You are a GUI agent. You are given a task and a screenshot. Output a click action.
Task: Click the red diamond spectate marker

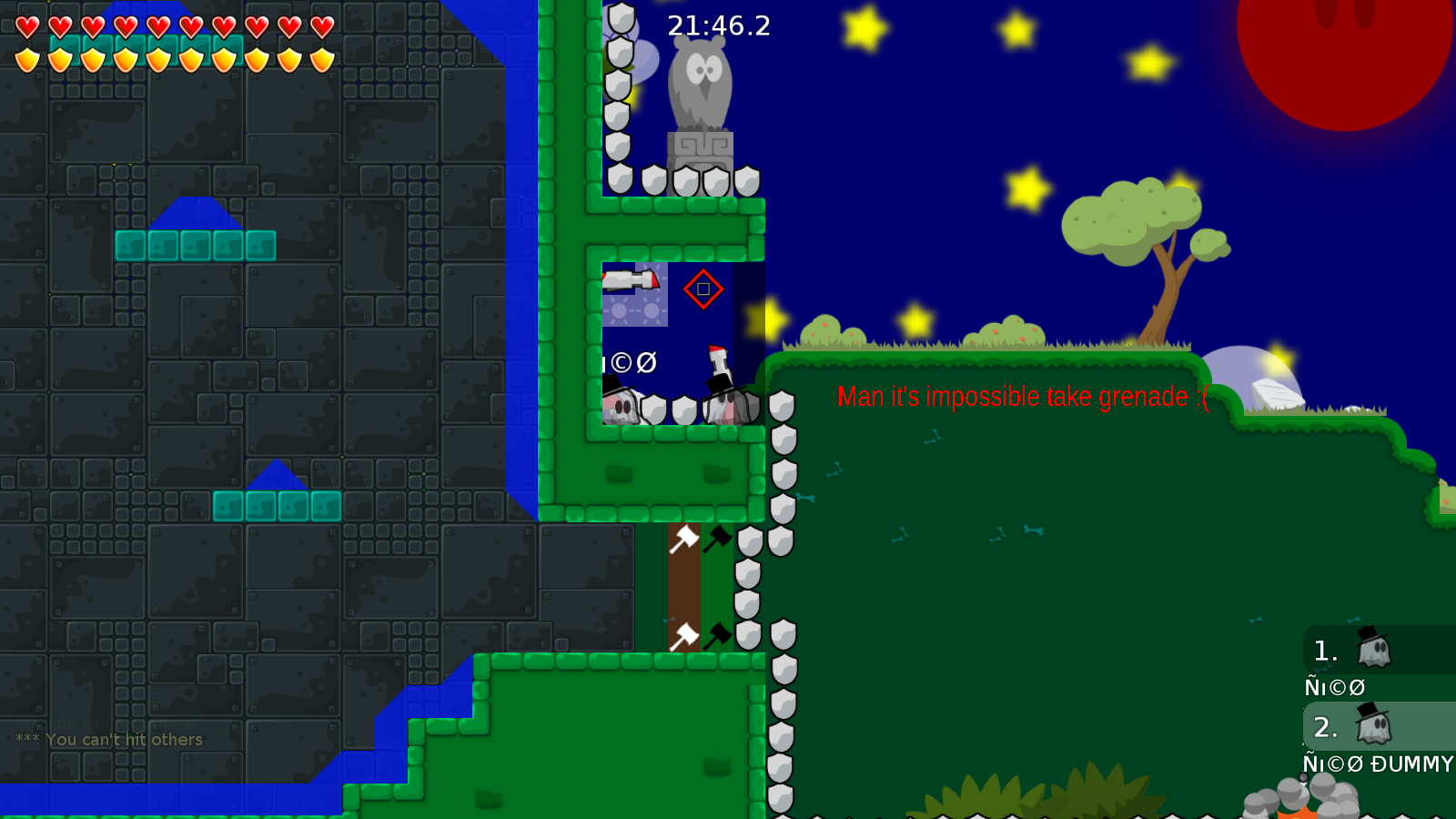703,289
